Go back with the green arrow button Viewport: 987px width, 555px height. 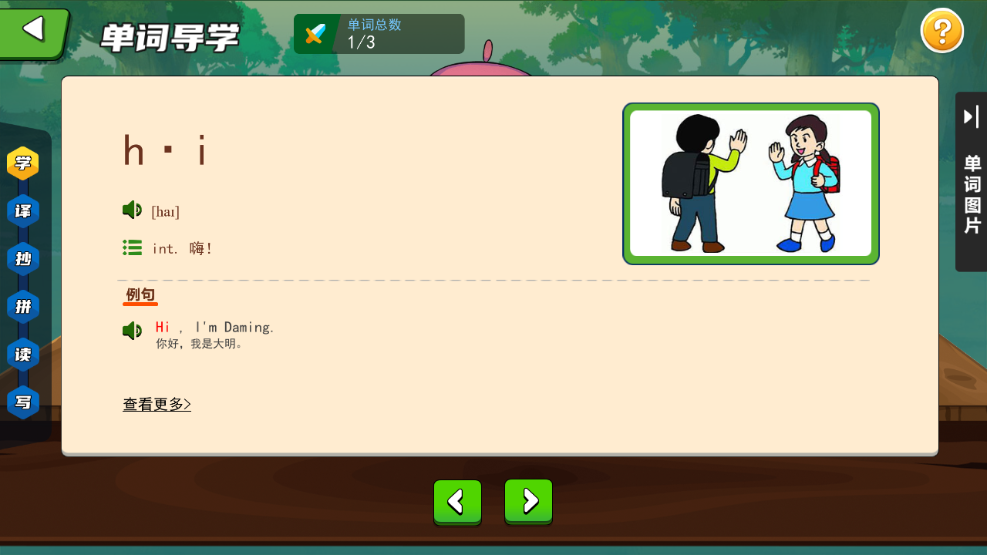[34, 31]
